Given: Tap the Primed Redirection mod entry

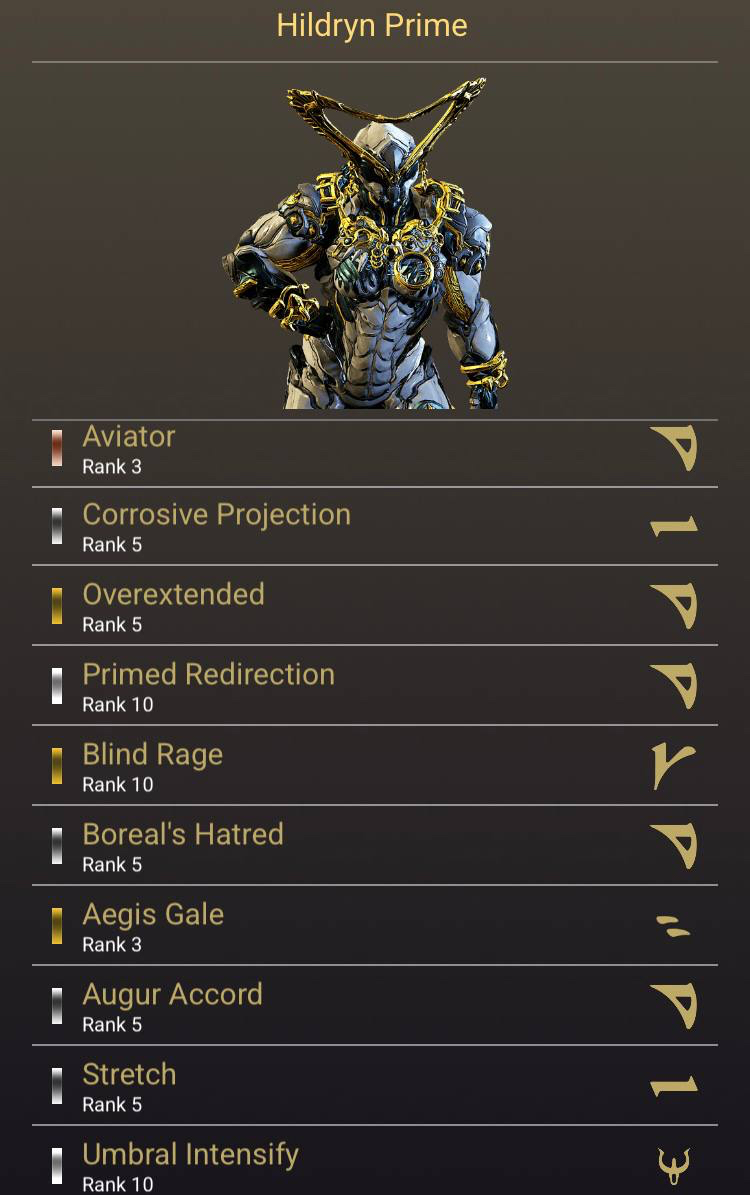Looking at the screenshot, I should [x=374, y=687].
